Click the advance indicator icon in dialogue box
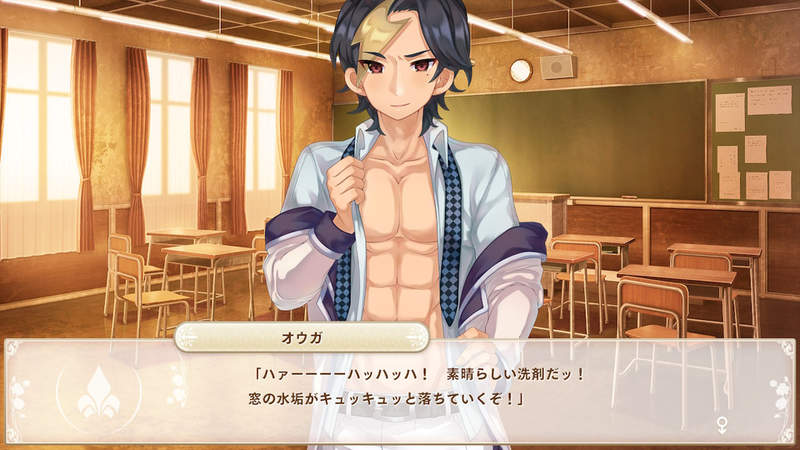The width and height of the screenshot is (800, 450). click(x=722, y=426)
